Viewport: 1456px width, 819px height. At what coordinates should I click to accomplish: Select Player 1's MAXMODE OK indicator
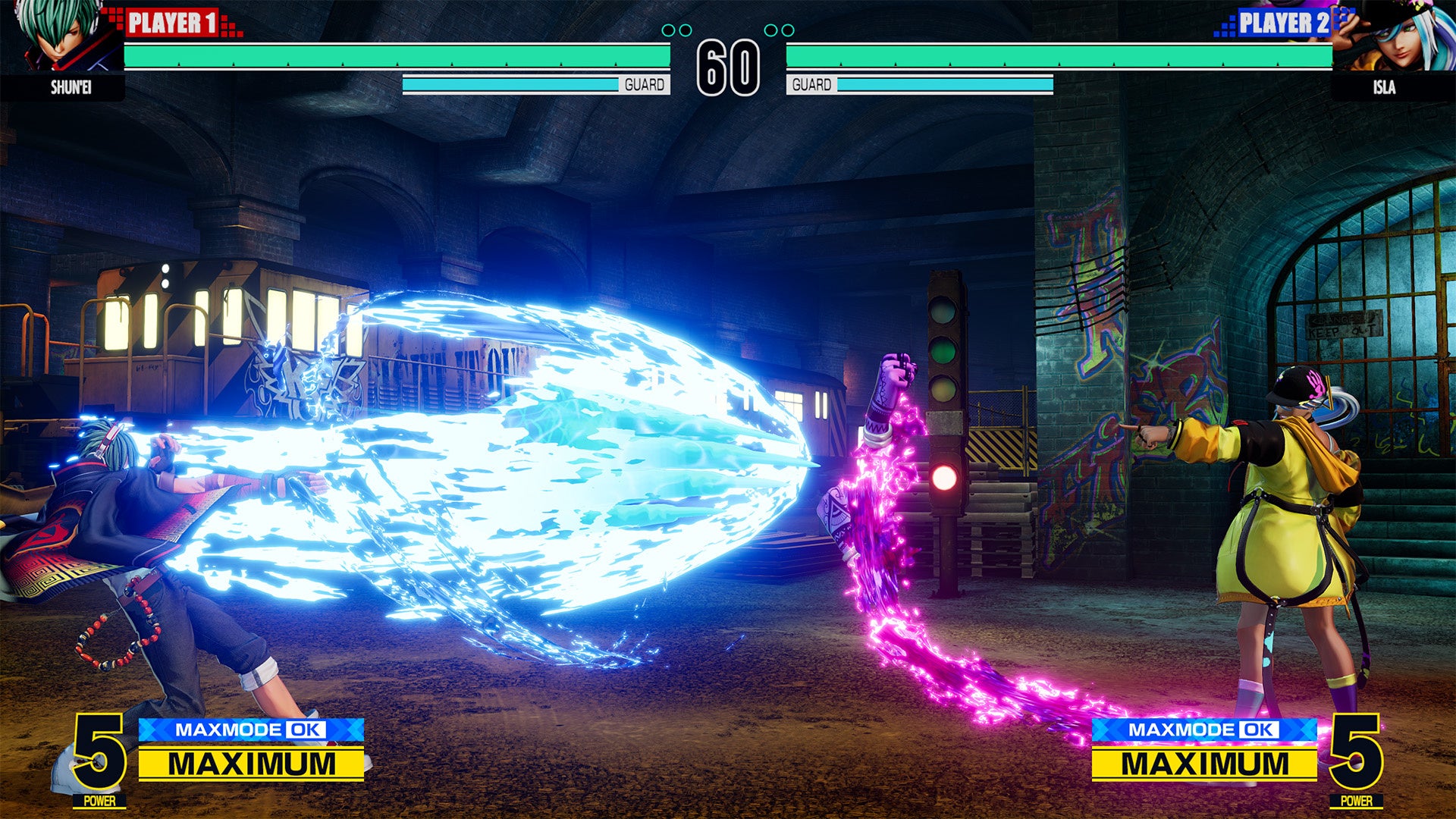pyautogui.click(x=251, y=730)
